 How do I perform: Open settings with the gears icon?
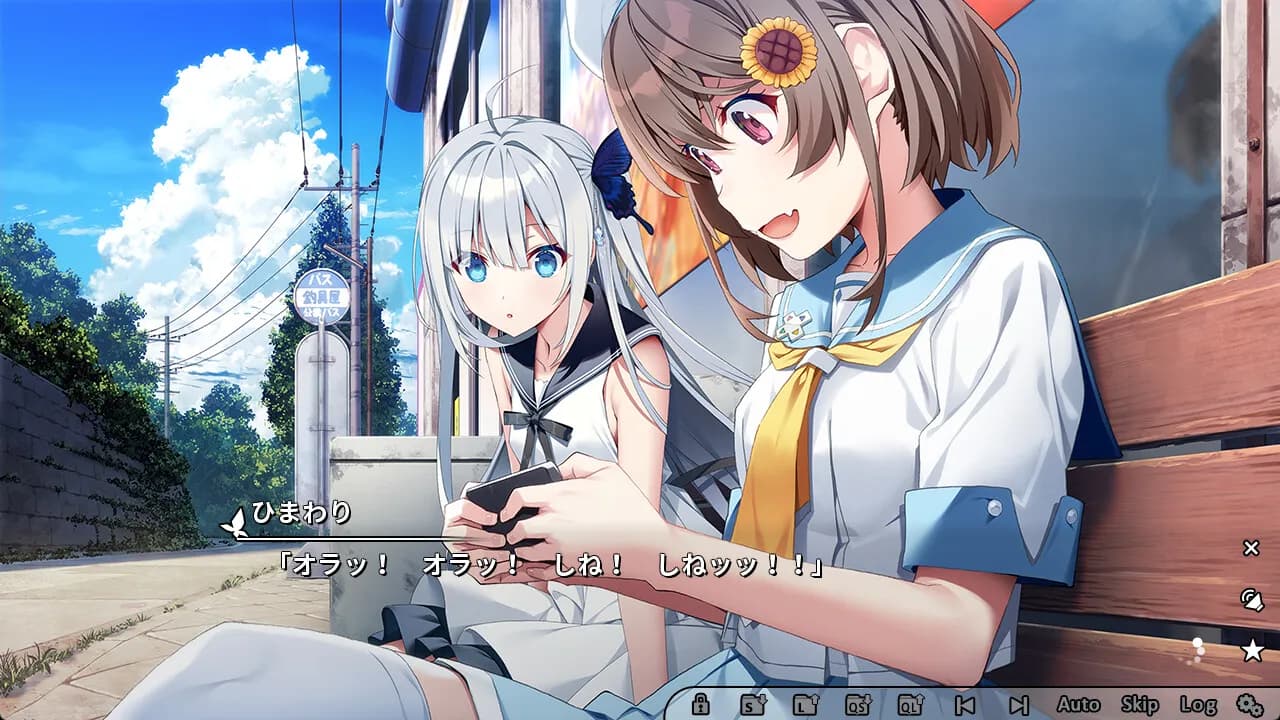(1249, 704)
